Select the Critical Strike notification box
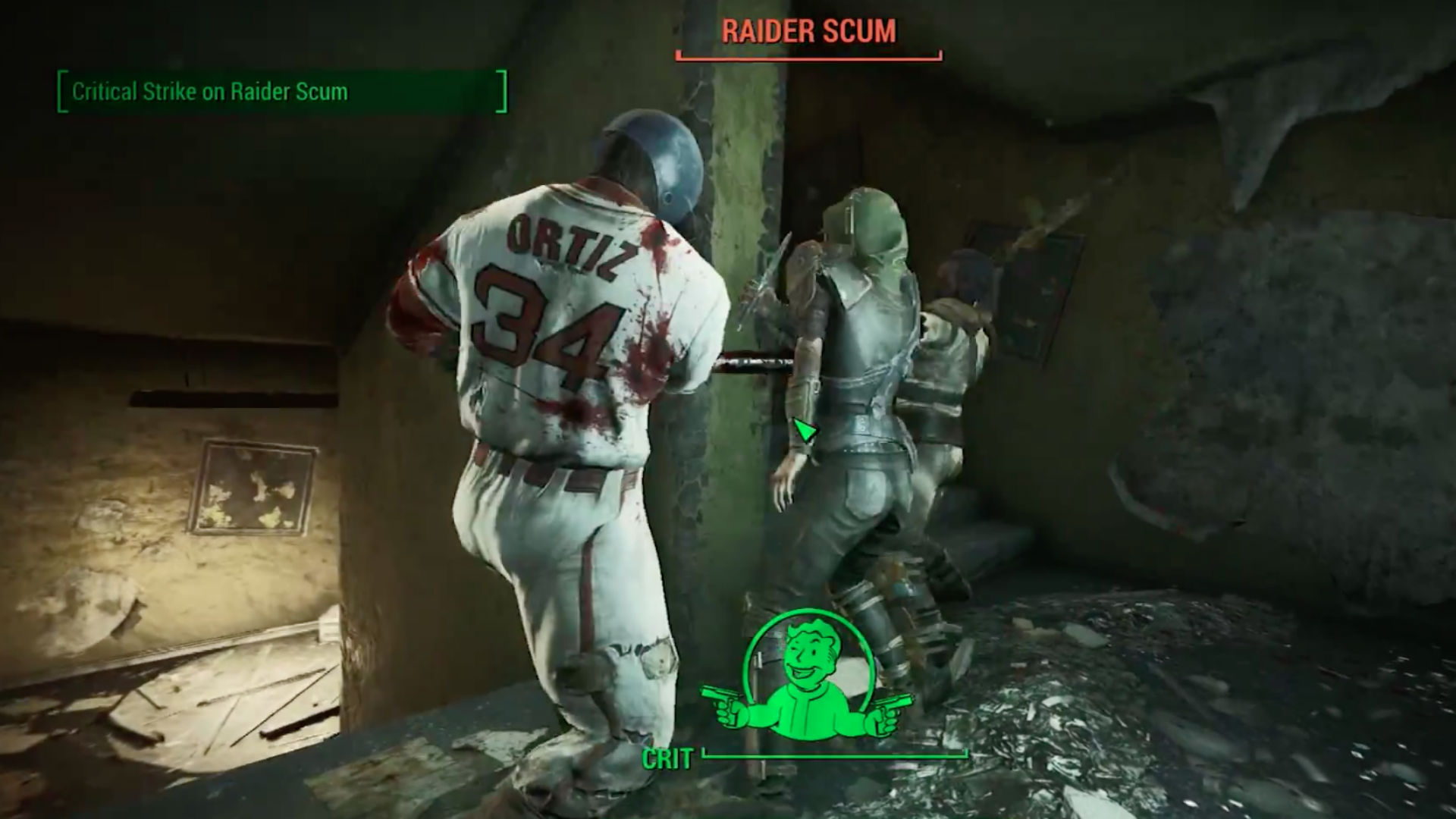The image size is (1456, 819). 282,92
